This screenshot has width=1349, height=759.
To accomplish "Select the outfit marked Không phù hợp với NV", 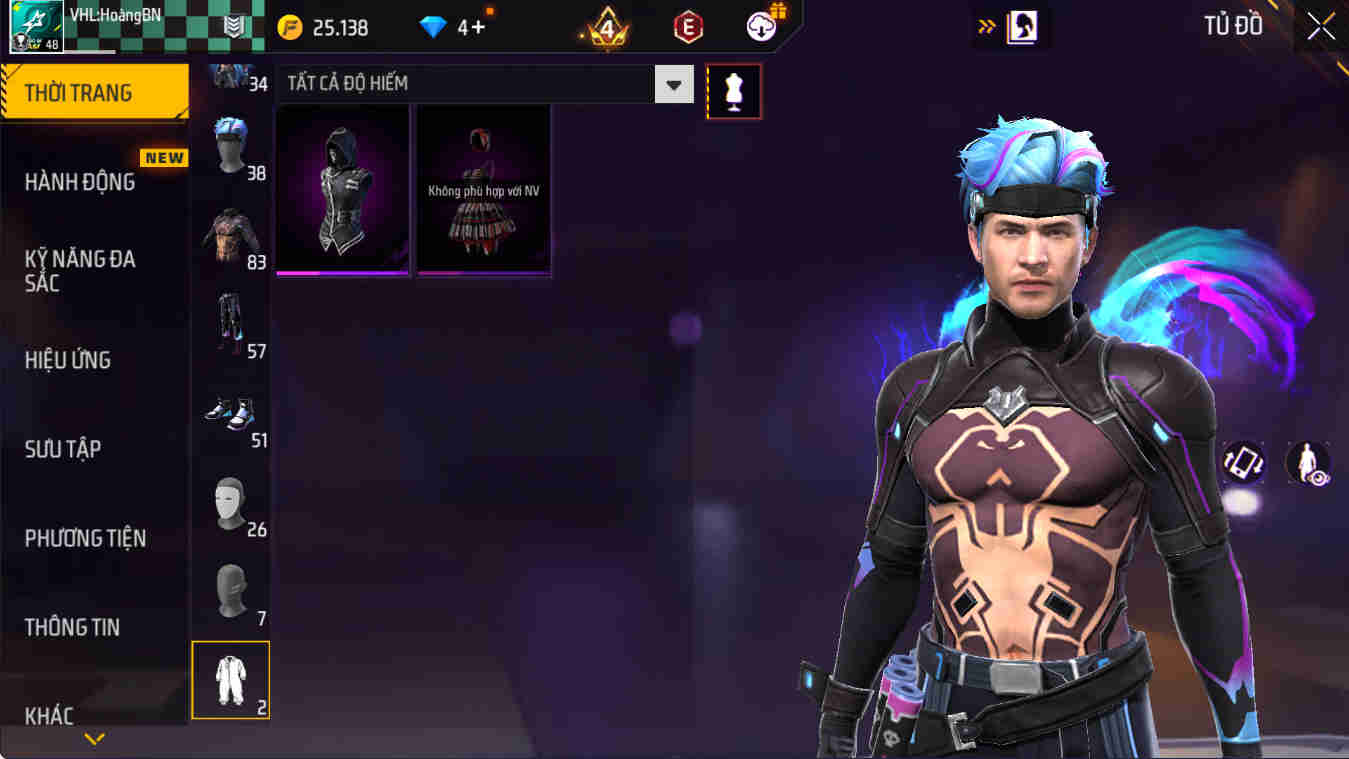I will click(x=482, y=190).
